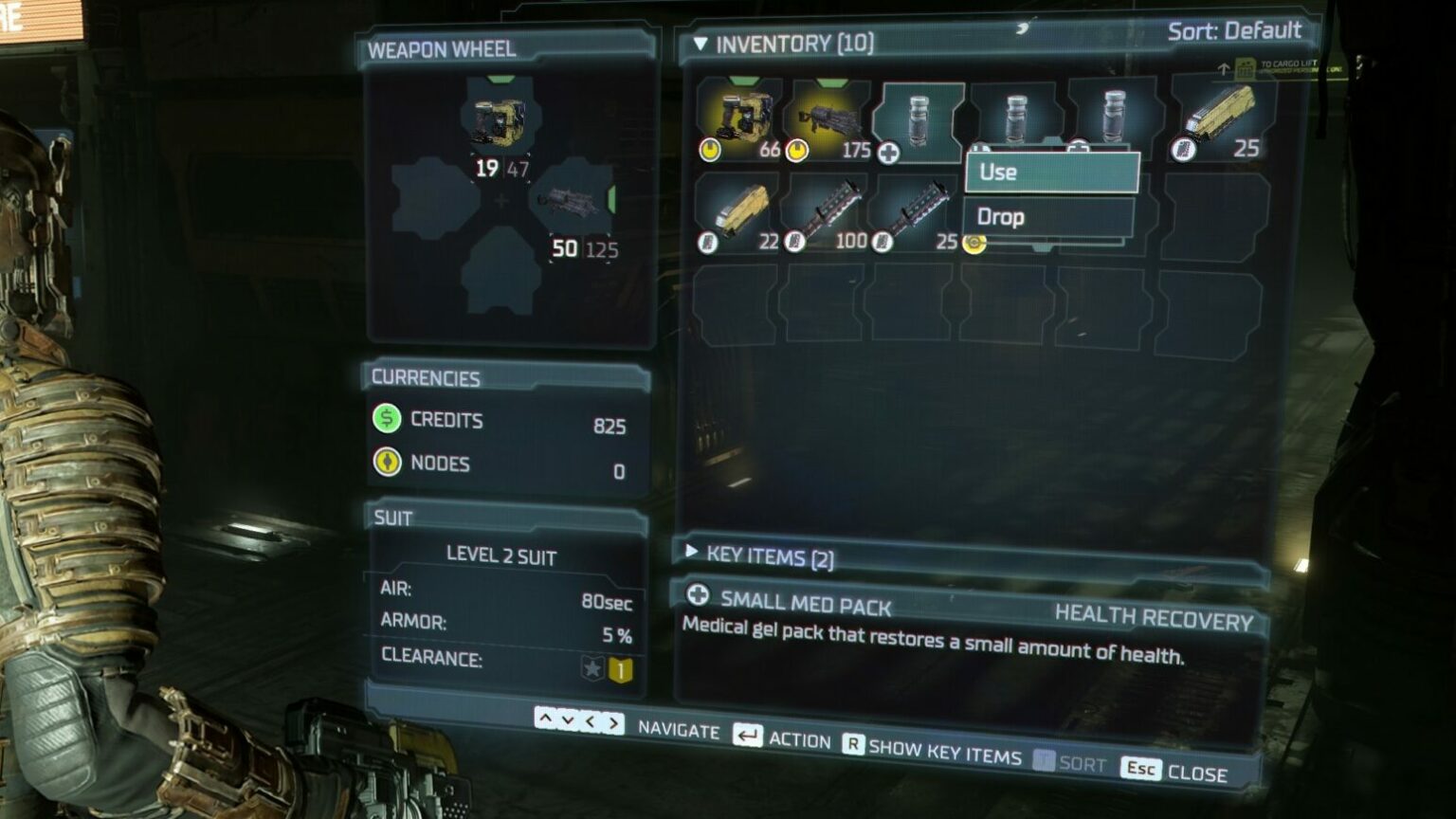Click the highlighted Small Med Pack vial
Viewport: 1456px width, 819px height.
(918, 118)
